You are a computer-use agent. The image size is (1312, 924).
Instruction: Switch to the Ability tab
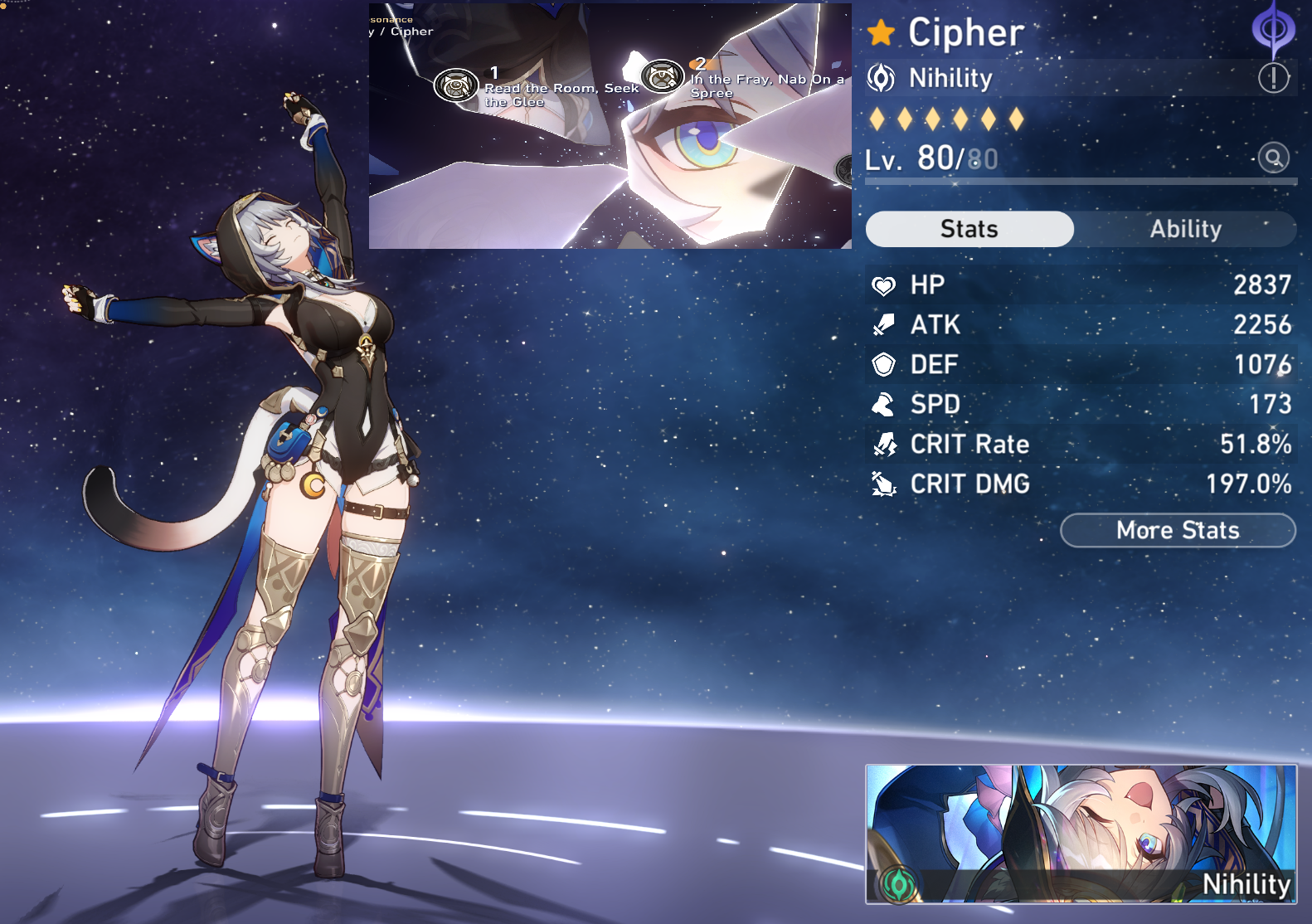point(1185,229)
